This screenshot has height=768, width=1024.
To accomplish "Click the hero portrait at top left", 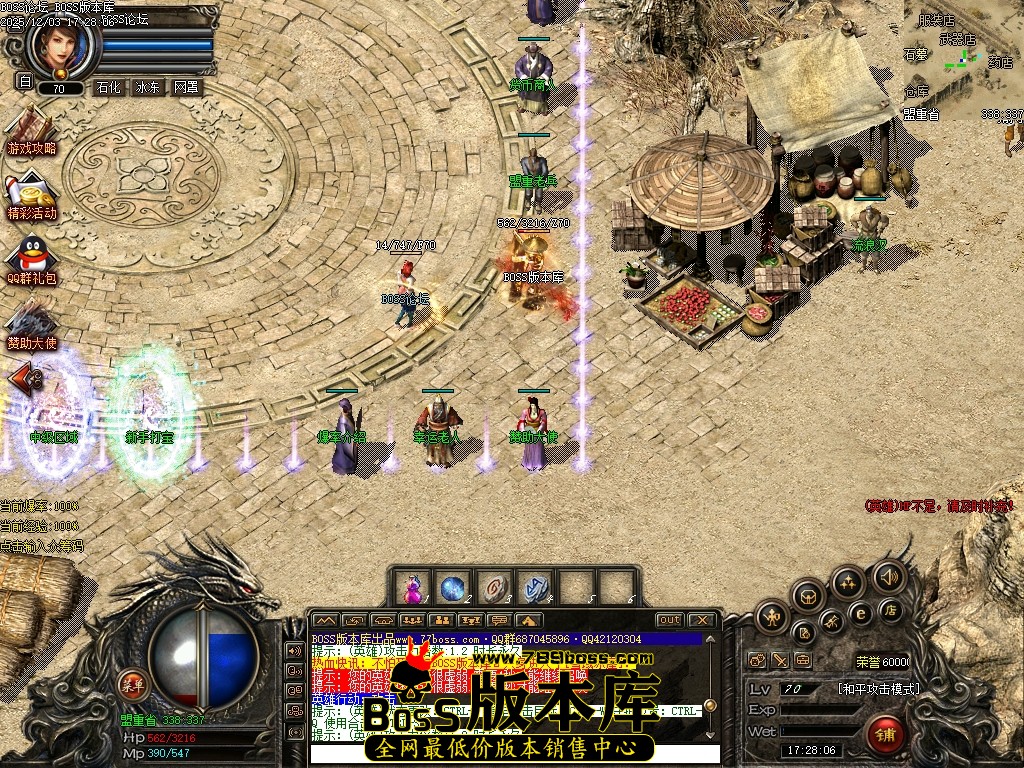I will point(62,45).
